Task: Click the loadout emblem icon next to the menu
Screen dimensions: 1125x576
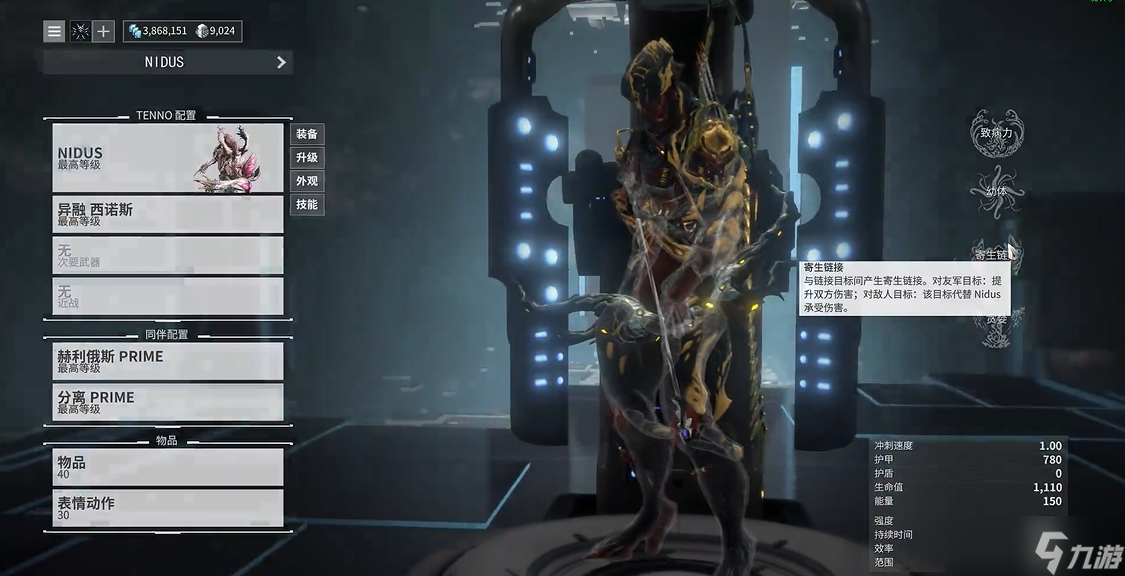Action: 80,31
